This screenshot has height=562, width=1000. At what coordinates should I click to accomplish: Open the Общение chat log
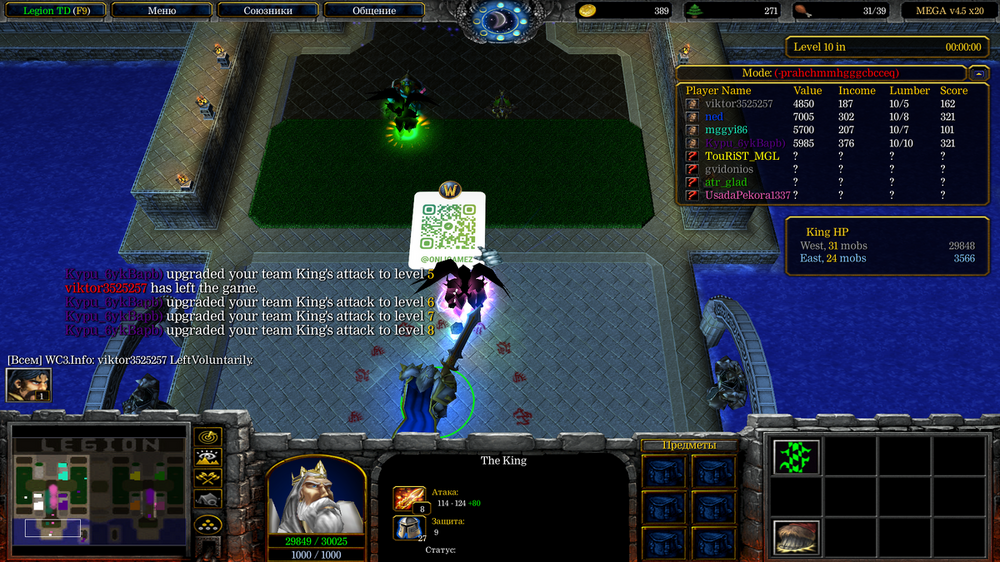coord(374,11)
